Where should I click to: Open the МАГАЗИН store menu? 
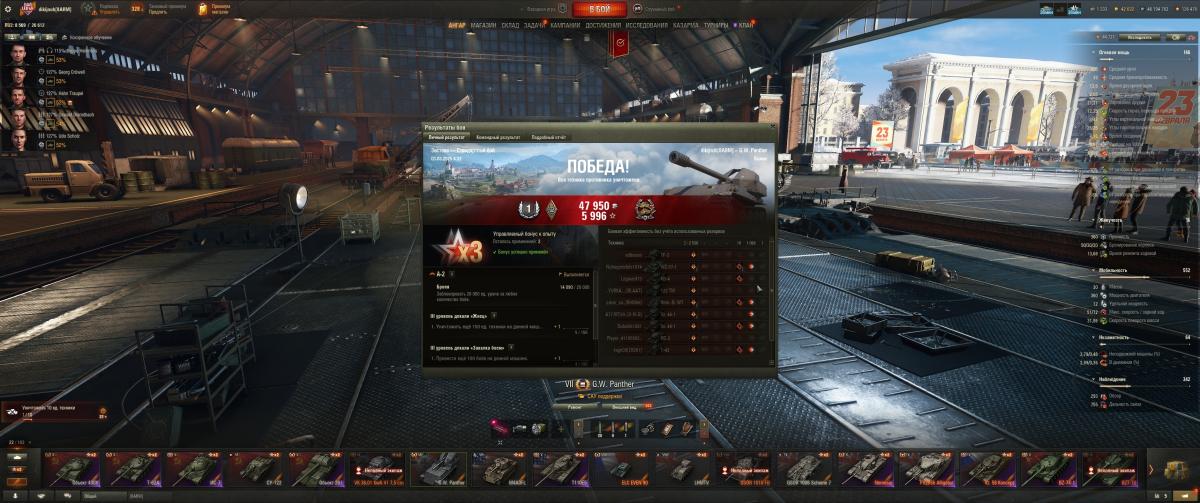pos(482,24)
